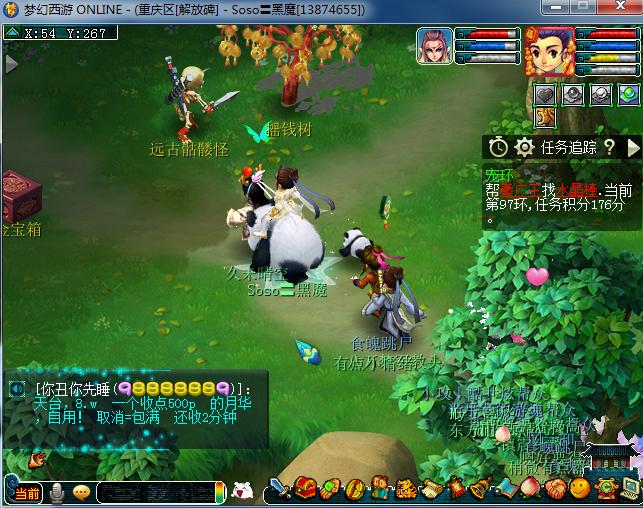
Task: Open quest tracker gear settings
Action: [523, 147]
